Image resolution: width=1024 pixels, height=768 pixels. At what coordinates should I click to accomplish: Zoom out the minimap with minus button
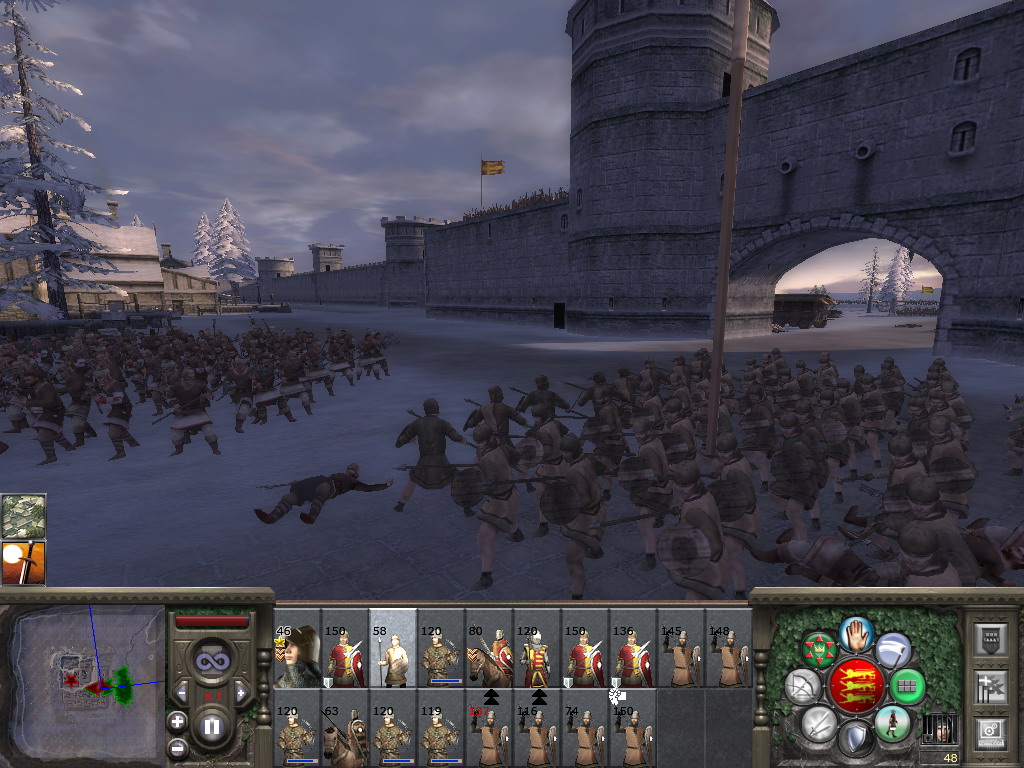pyautogui.click(x=177, y=747)
